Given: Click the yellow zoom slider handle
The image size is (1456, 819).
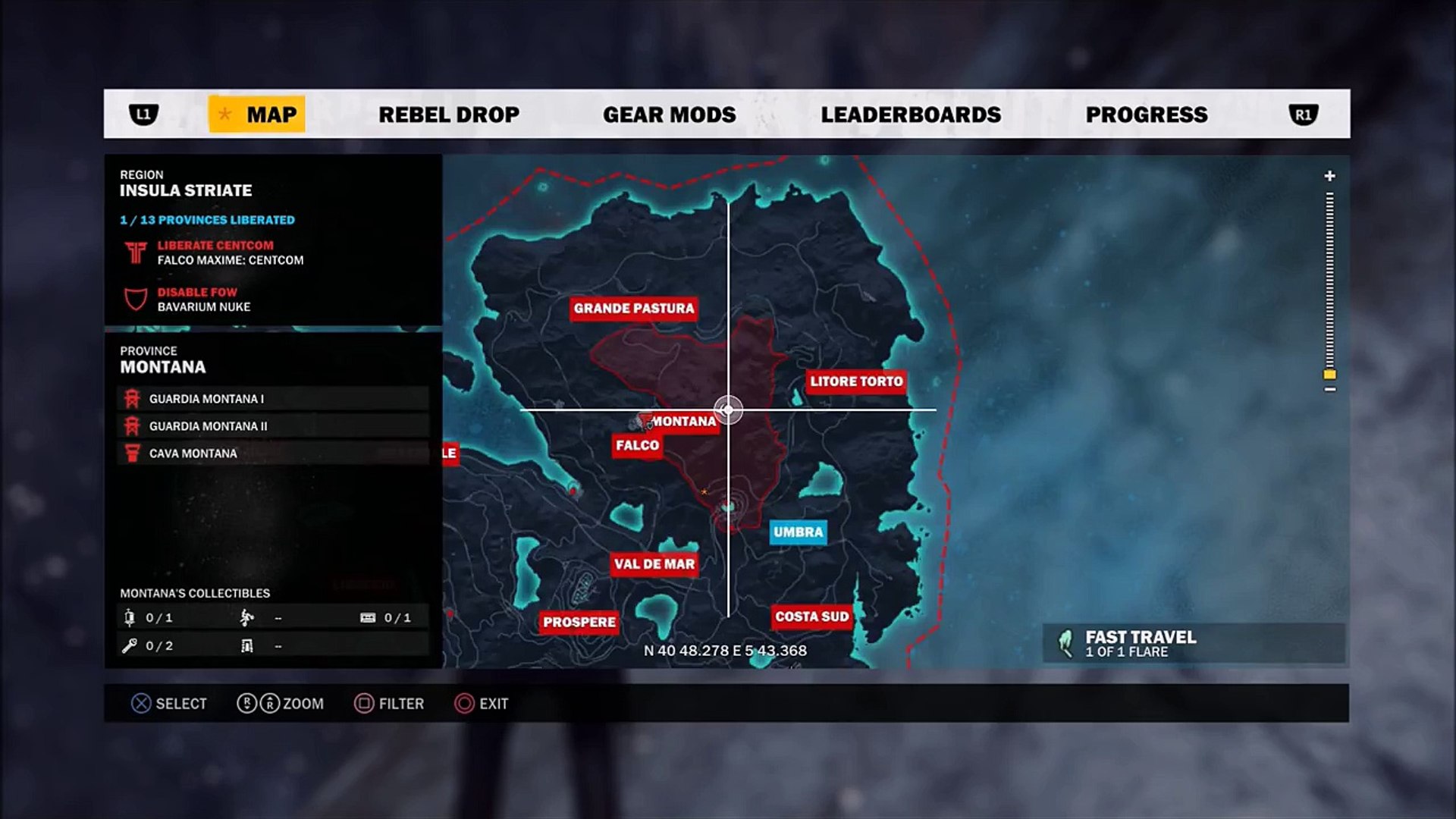Looking at the screenshot, I should [1329, 375].
